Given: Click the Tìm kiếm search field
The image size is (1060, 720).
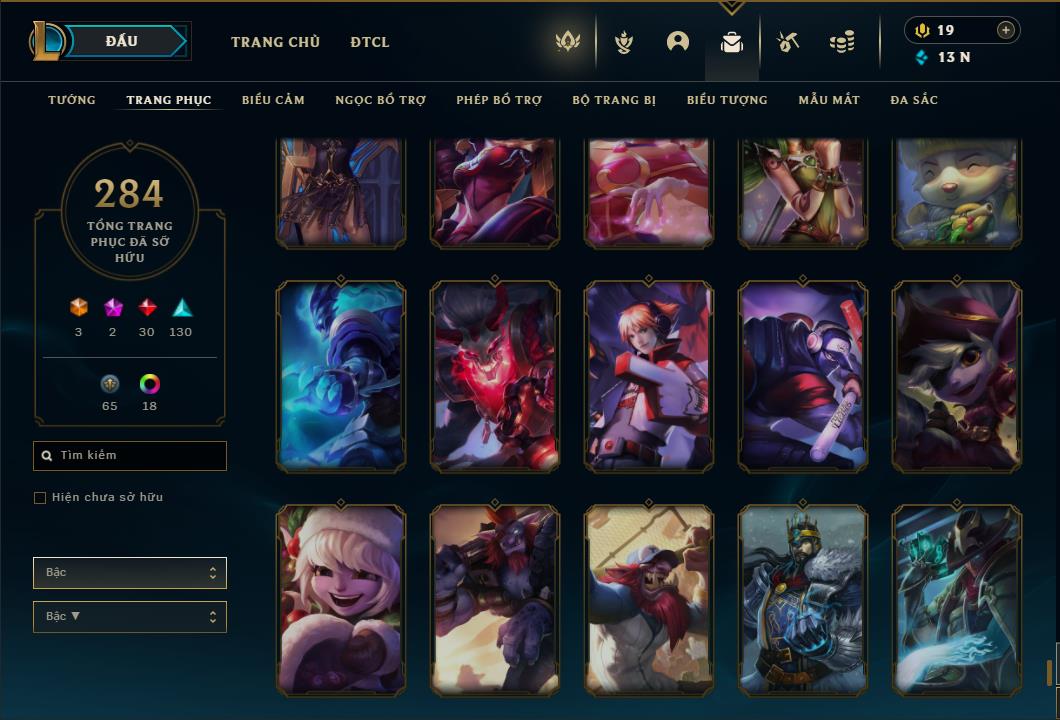Looking at the screenshot, I should point(130,456).
